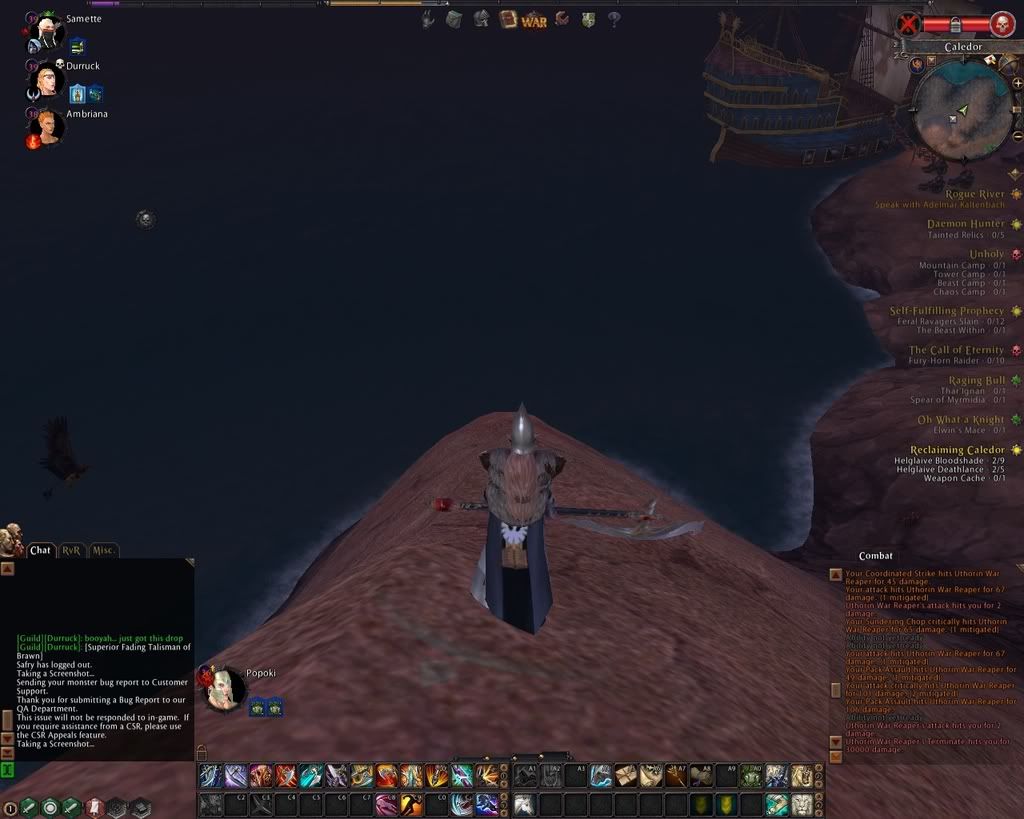Click the Daemon Hunter quest entry
Image resolution: width=1024 pixels, height=819 pixels.
965,224
